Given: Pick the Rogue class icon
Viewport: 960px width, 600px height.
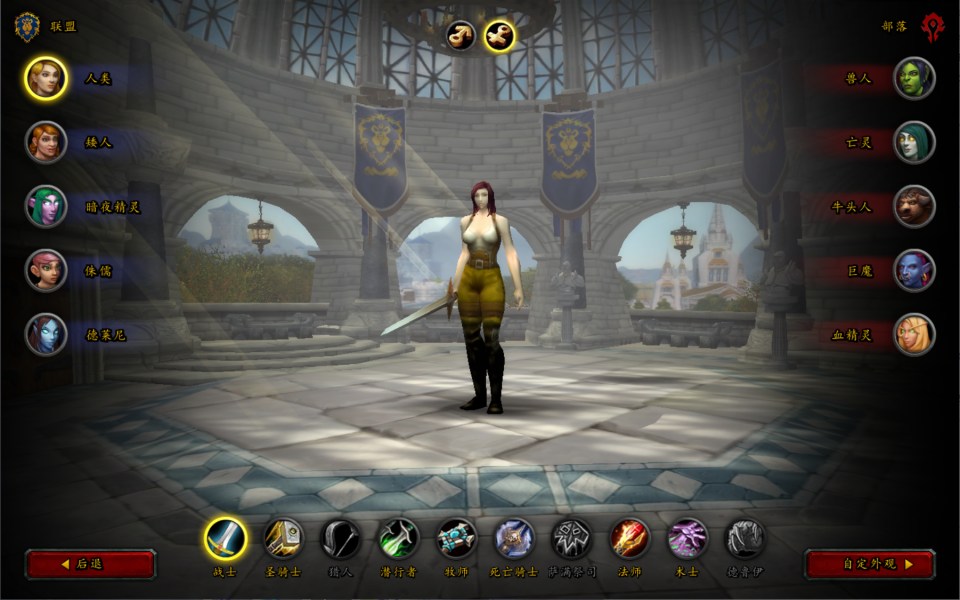Looking at the screenshot, I should tap(399, 539).
